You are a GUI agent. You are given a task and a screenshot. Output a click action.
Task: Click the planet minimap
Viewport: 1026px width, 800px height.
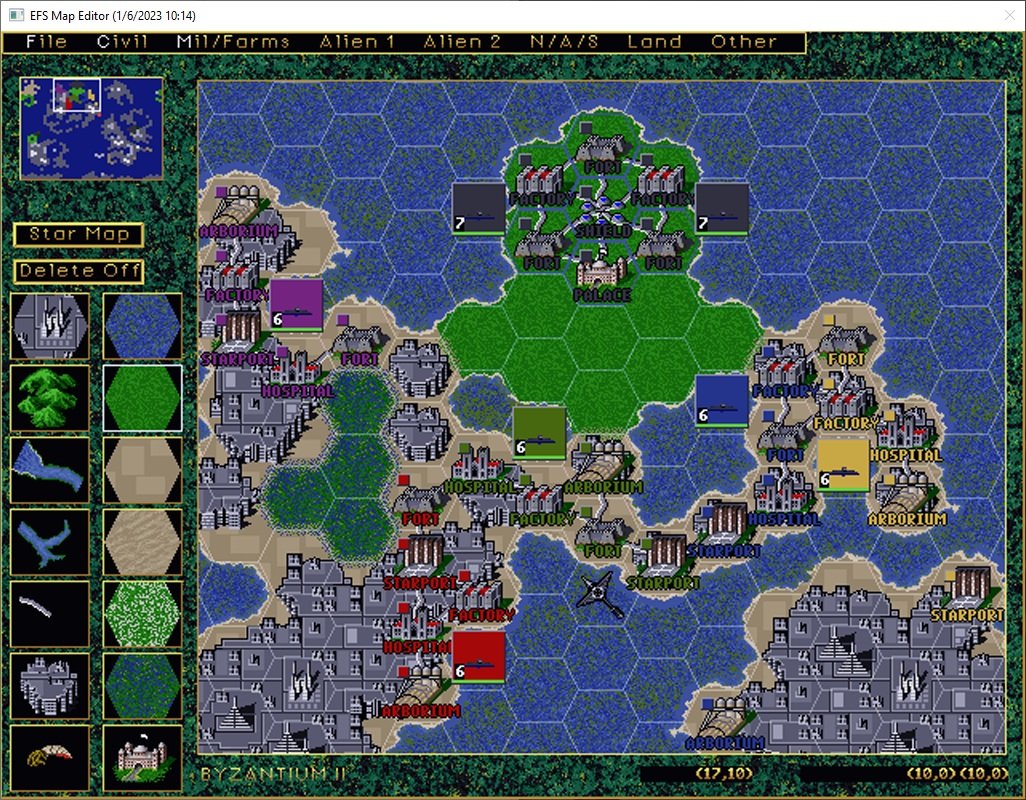91,128
